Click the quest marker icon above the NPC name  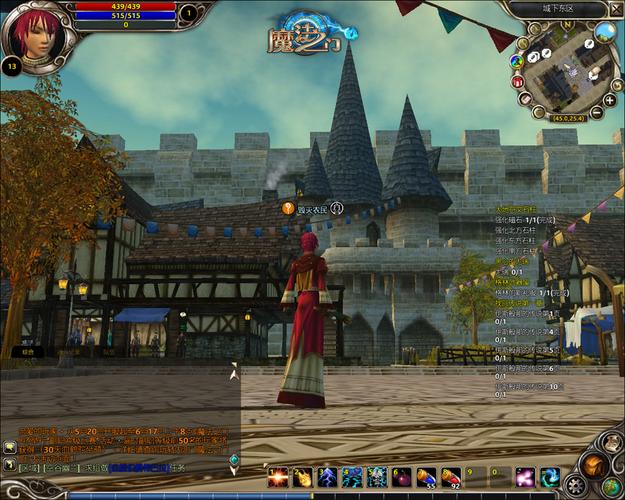click(x=288, y=209)
